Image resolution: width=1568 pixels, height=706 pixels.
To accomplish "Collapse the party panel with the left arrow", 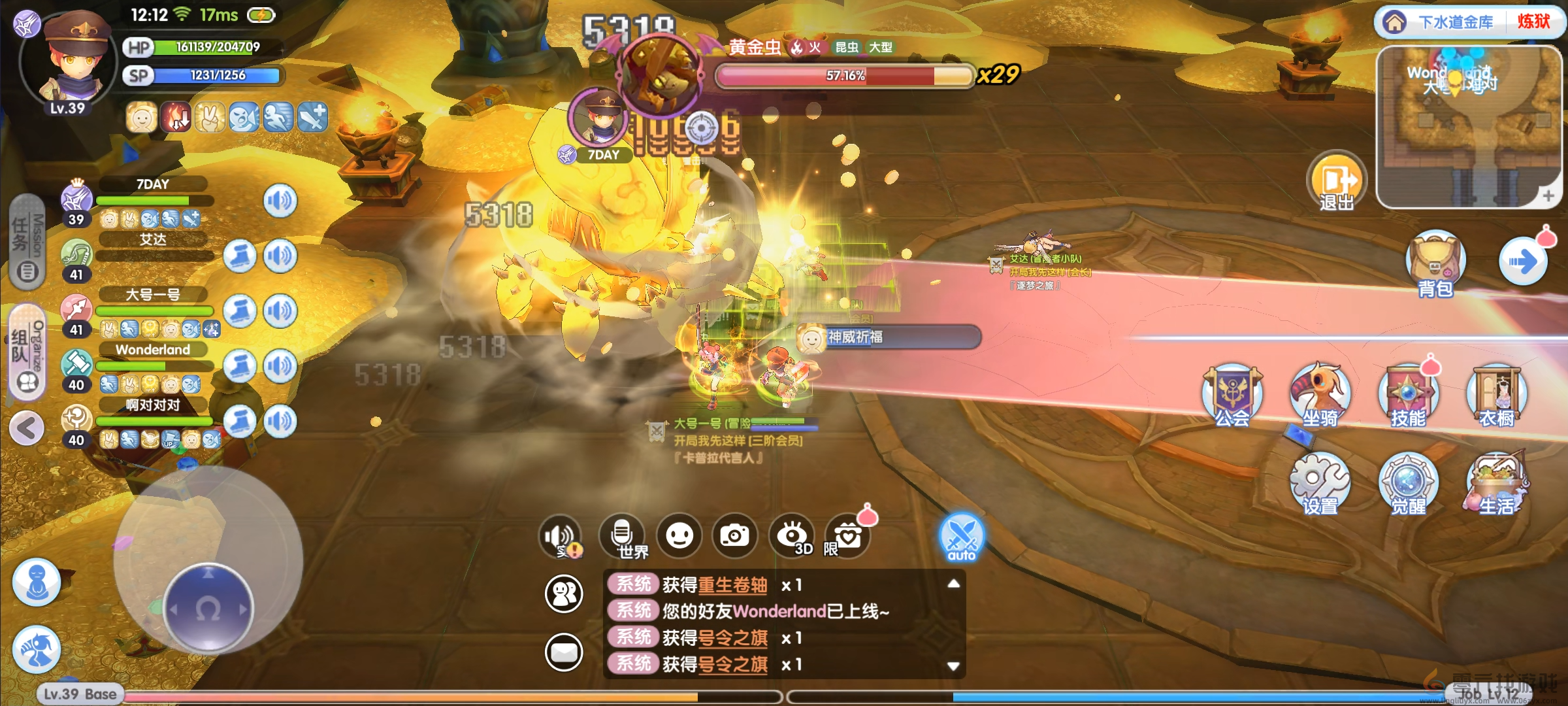I will [27, 429].
